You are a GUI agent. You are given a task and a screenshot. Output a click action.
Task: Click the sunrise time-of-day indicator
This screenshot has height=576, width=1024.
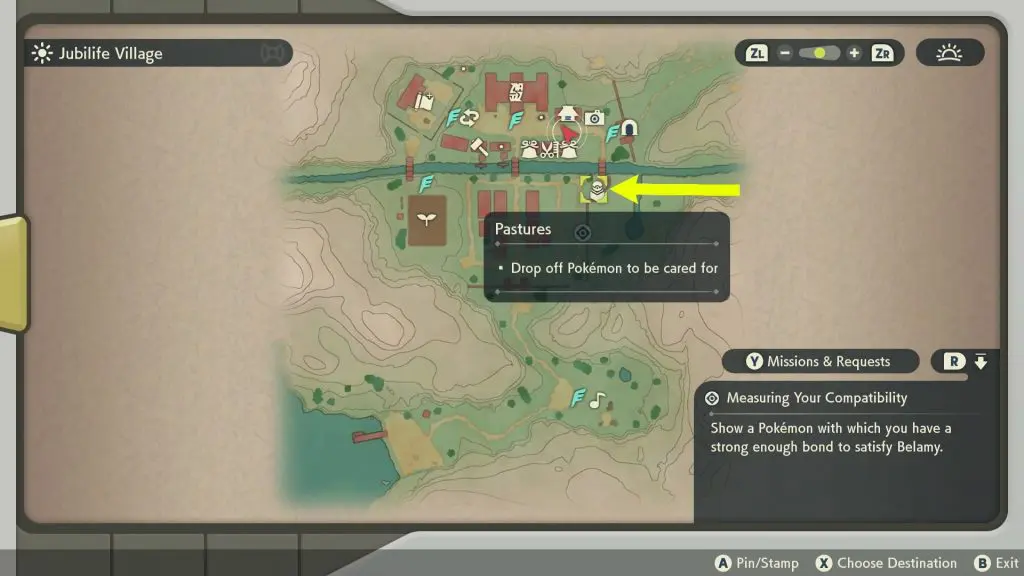pos(949,53)
